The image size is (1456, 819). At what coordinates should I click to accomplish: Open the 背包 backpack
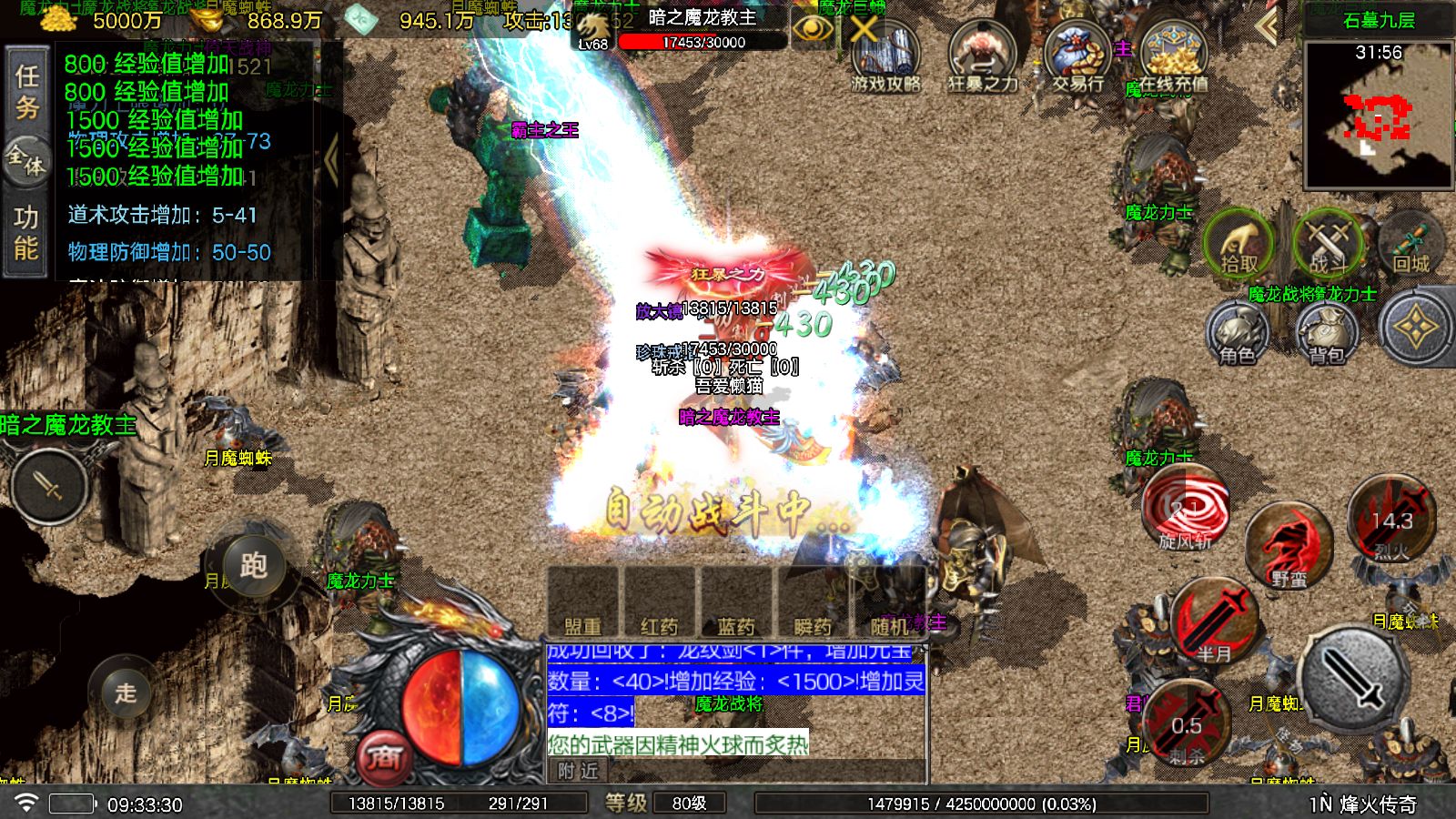tap(1327, 333)
